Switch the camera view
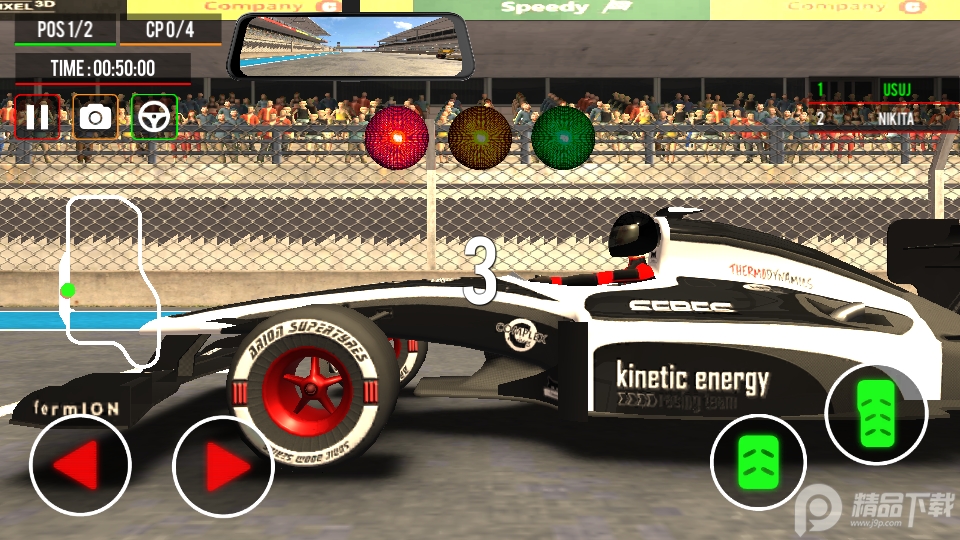This screenshot has width=960, height=540. coord(96,117)
